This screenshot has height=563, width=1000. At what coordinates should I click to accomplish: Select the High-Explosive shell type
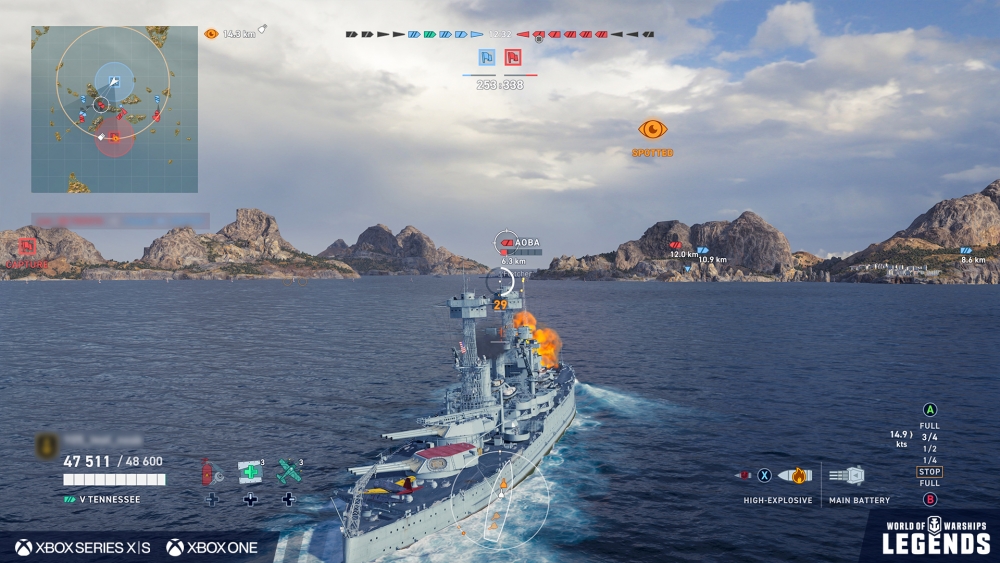click(795, 476)
